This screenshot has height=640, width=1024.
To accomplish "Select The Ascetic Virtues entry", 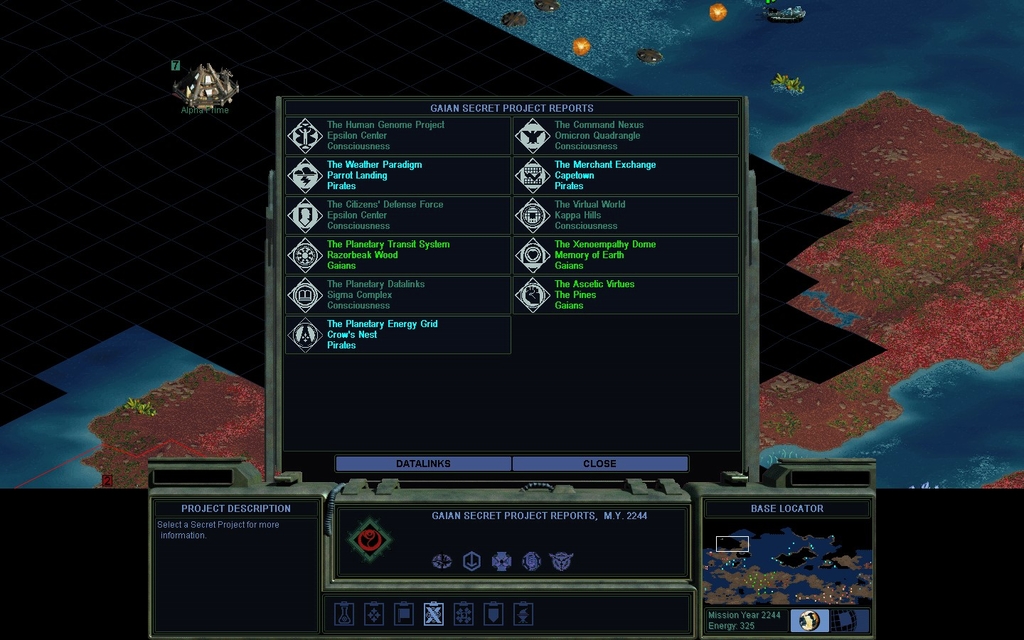I will click(626, 295).
